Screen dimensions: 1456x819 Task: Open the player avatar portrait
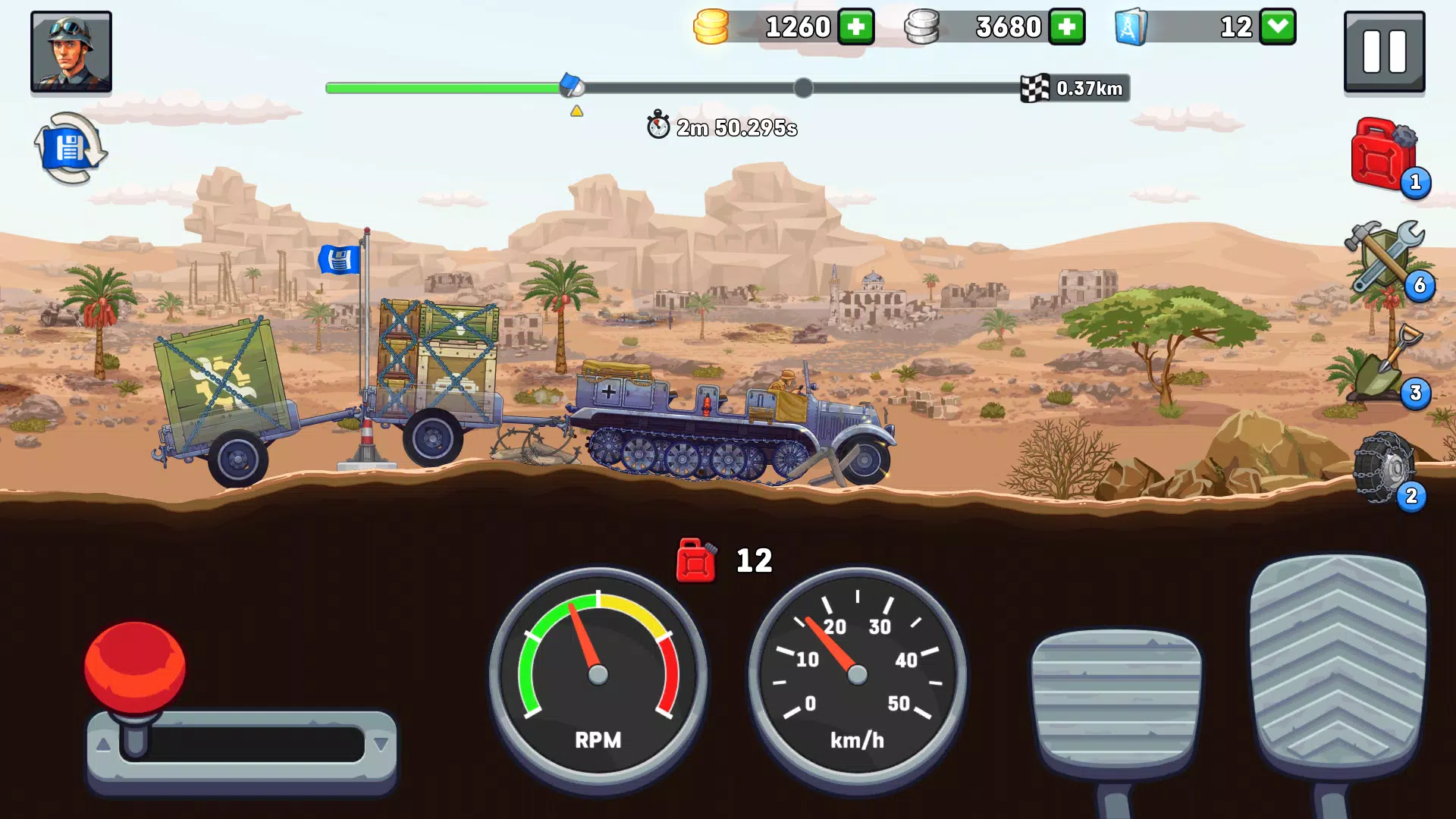[71, 52]
